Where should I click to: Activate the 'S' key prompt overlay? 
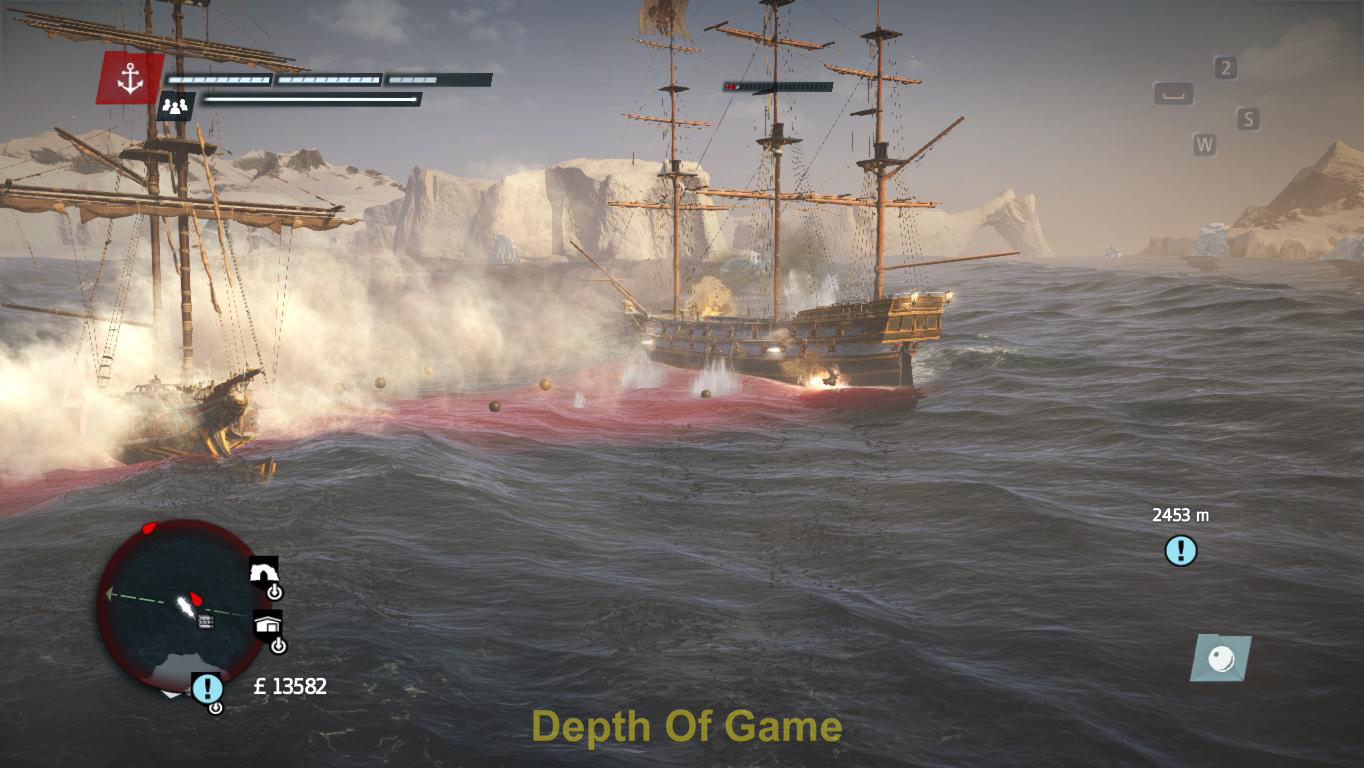[x=1246, y=119]
